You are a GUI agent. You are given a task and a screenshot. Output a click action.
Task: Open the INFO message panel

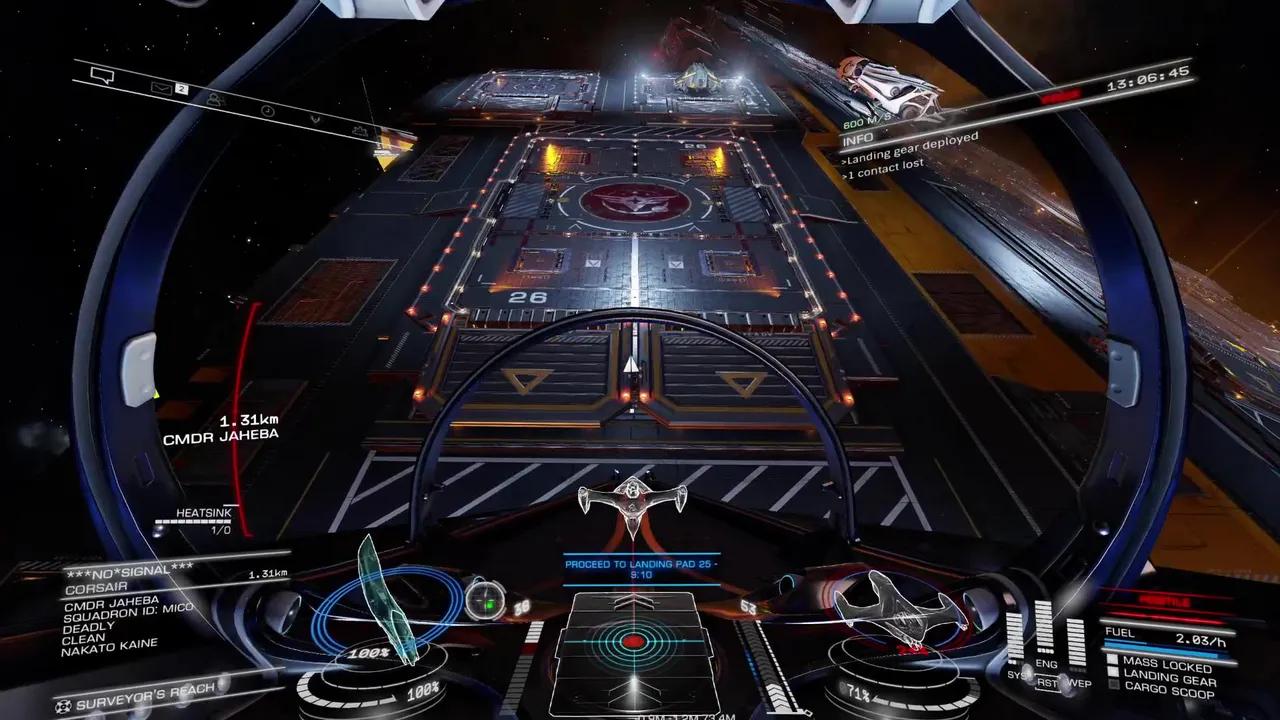(858, 138)
